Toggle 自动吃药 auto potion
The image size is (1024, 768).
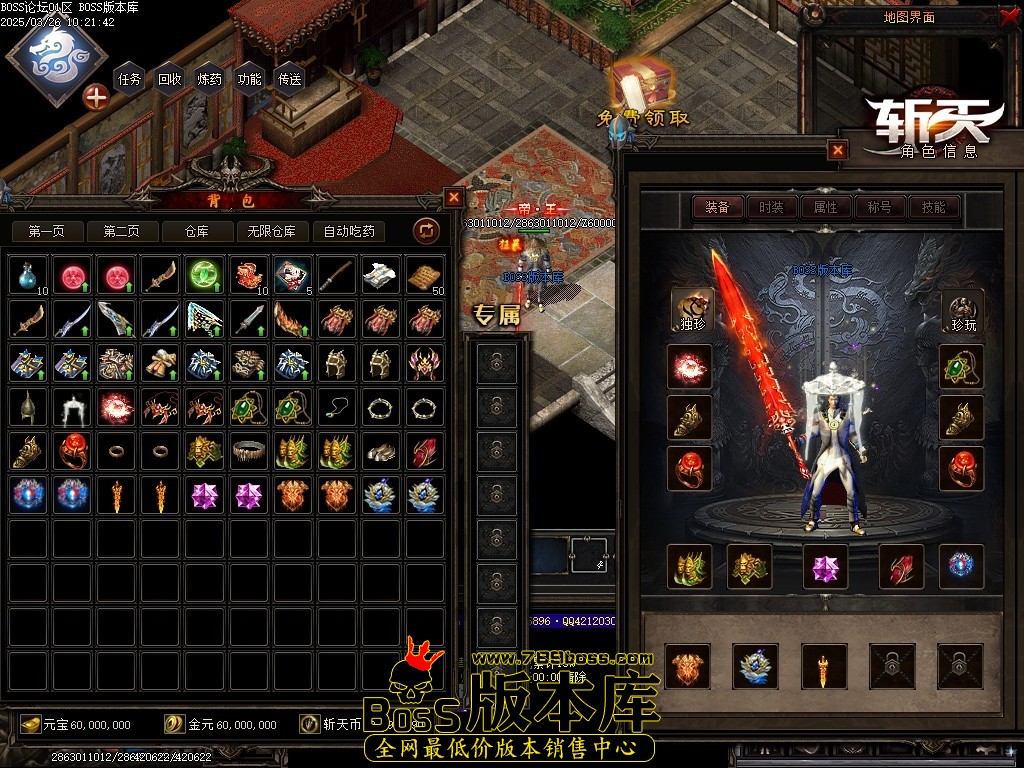(x=349, y=231)
